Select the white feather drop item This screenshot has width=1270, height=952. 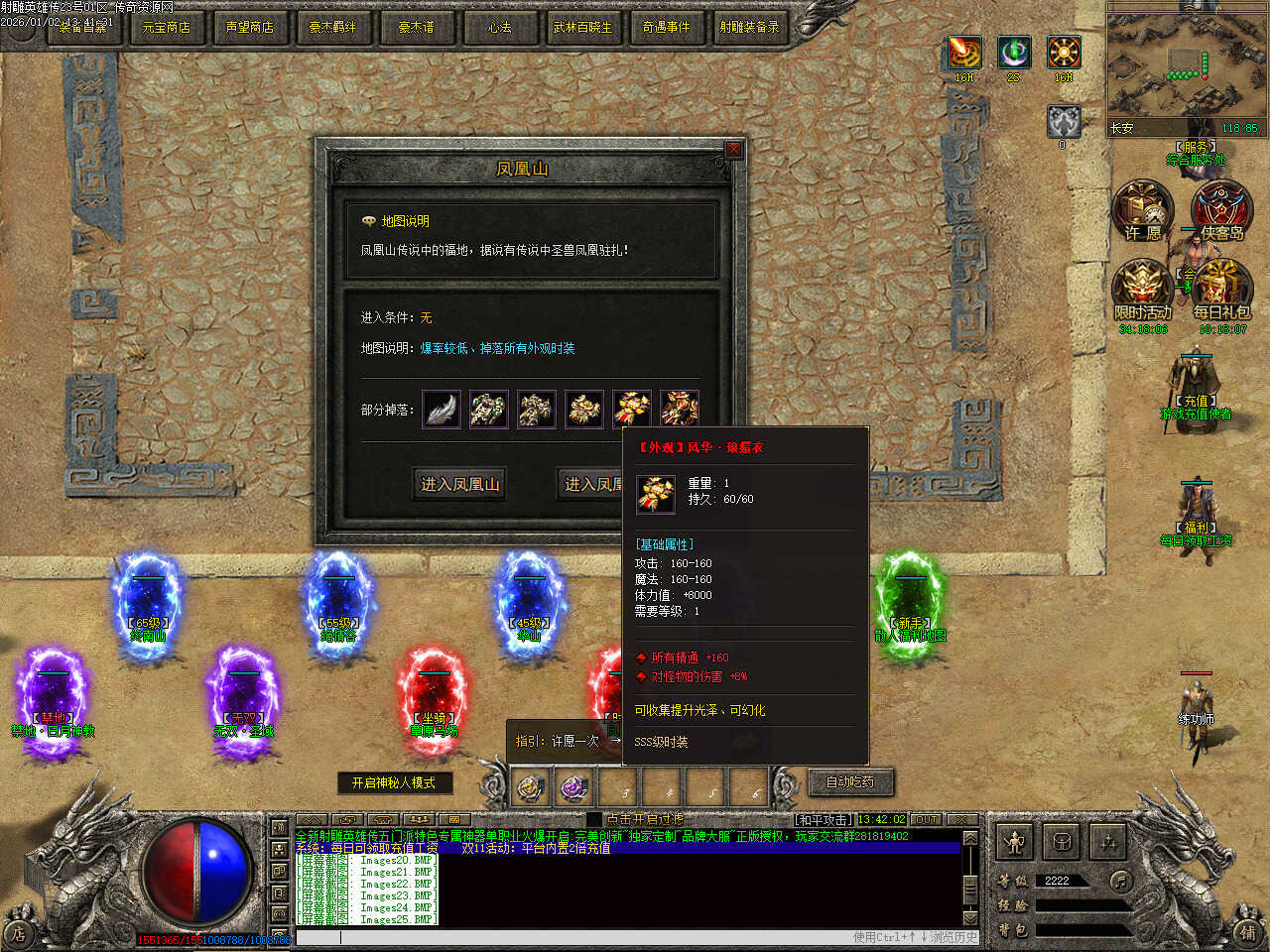(442, 409)
